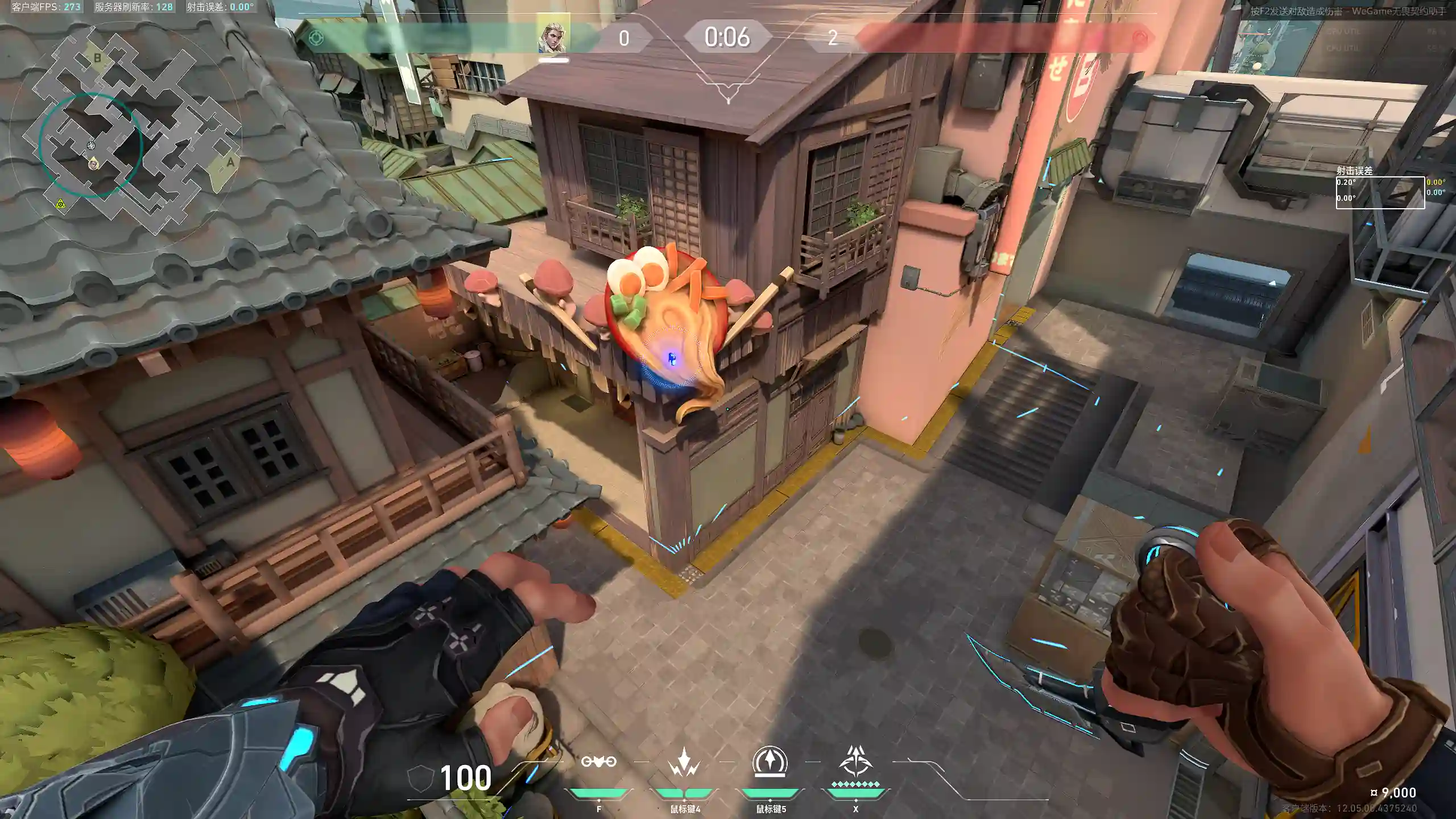This screenshot has height=819, width=1456.
Task: Choose the Recon Bolt ability icon
Action: click(x=770, y=762)
